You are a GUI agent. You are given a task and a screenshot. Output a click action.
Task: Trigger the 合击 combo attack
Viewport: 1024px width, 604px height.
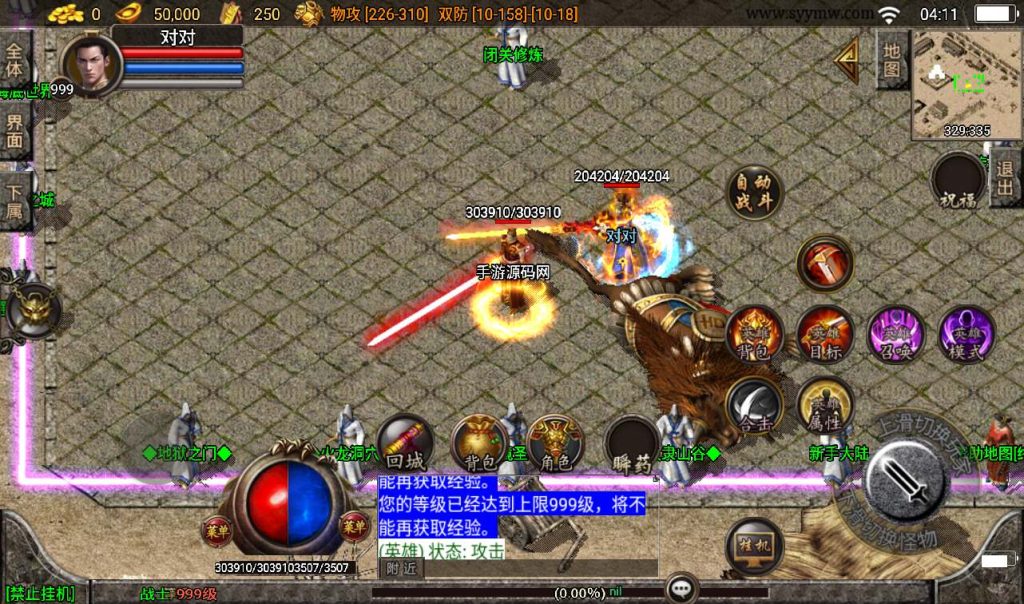point(755,405)
